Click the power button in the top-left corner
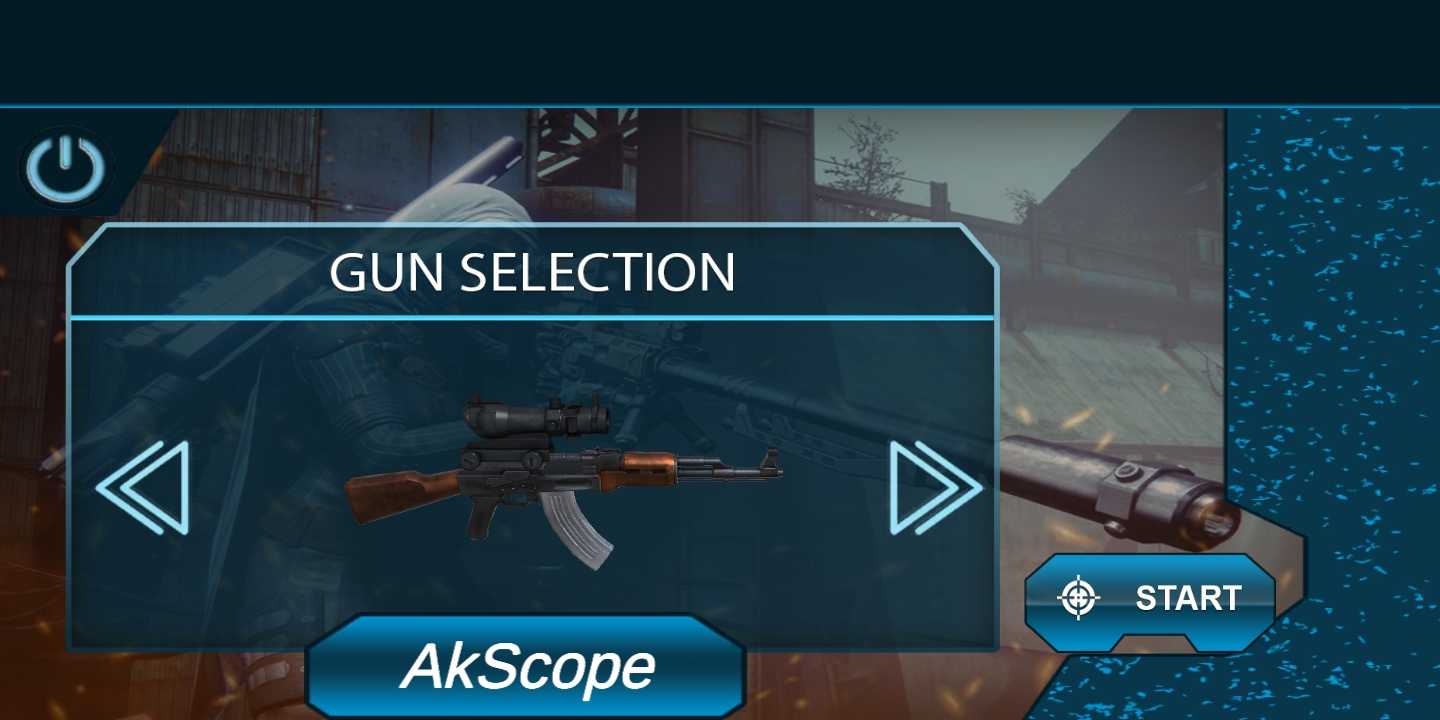1440x720 pixels. click(64, 165)
